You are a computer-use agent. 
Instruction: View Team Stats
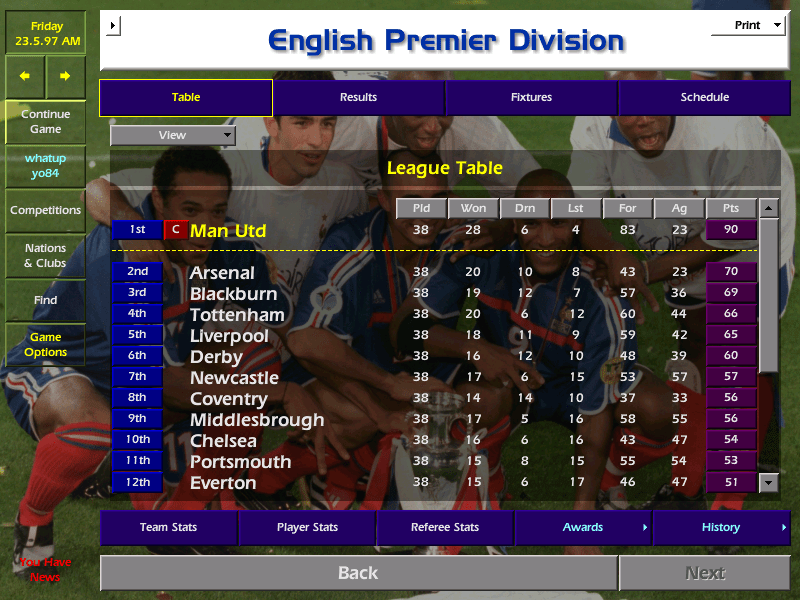[168, 527]
